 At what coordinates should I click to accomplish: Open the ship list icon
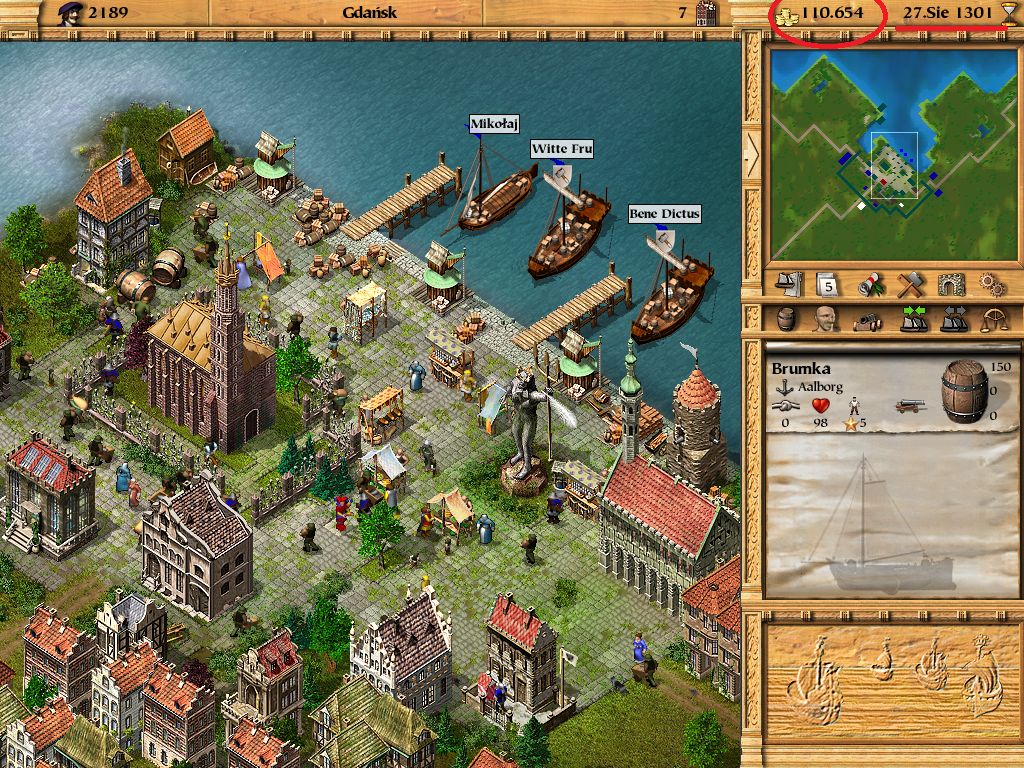click(x=790, y=284)
